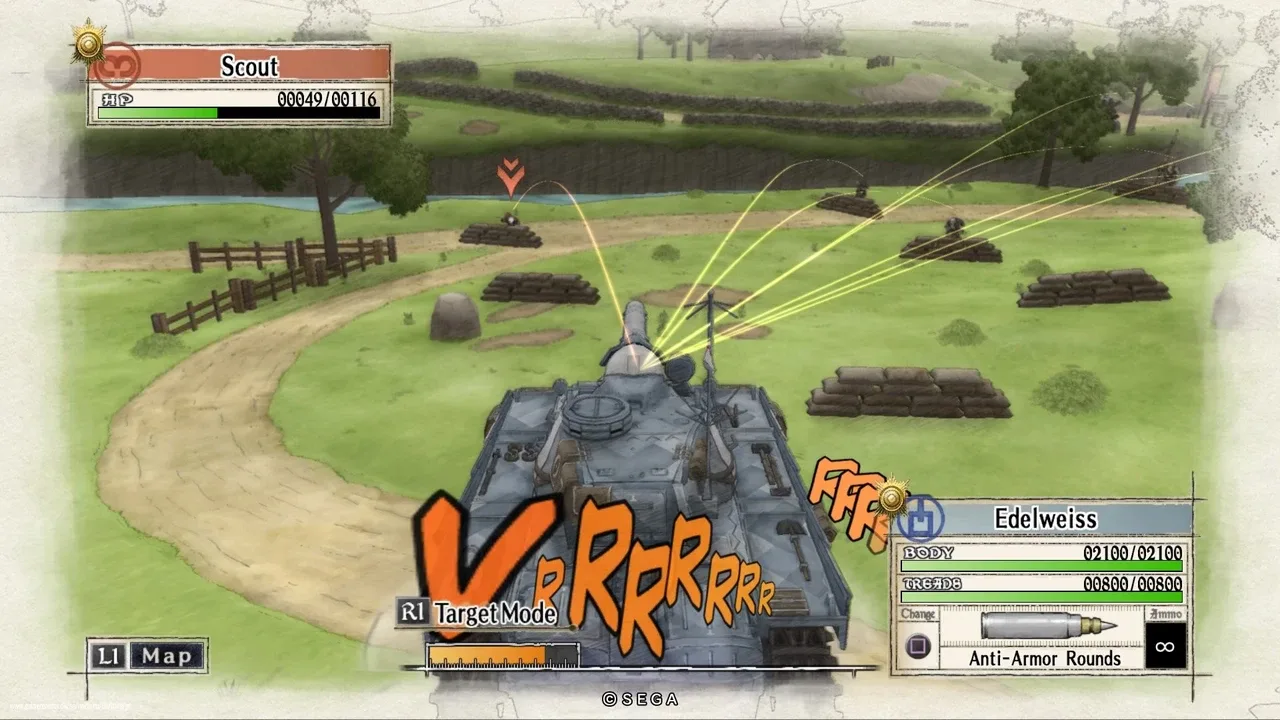The height and width of the screenshot is (720, 1280).
Task: Click the infinity symbol in the Ammo box
Action: [x=1163, y=647]
